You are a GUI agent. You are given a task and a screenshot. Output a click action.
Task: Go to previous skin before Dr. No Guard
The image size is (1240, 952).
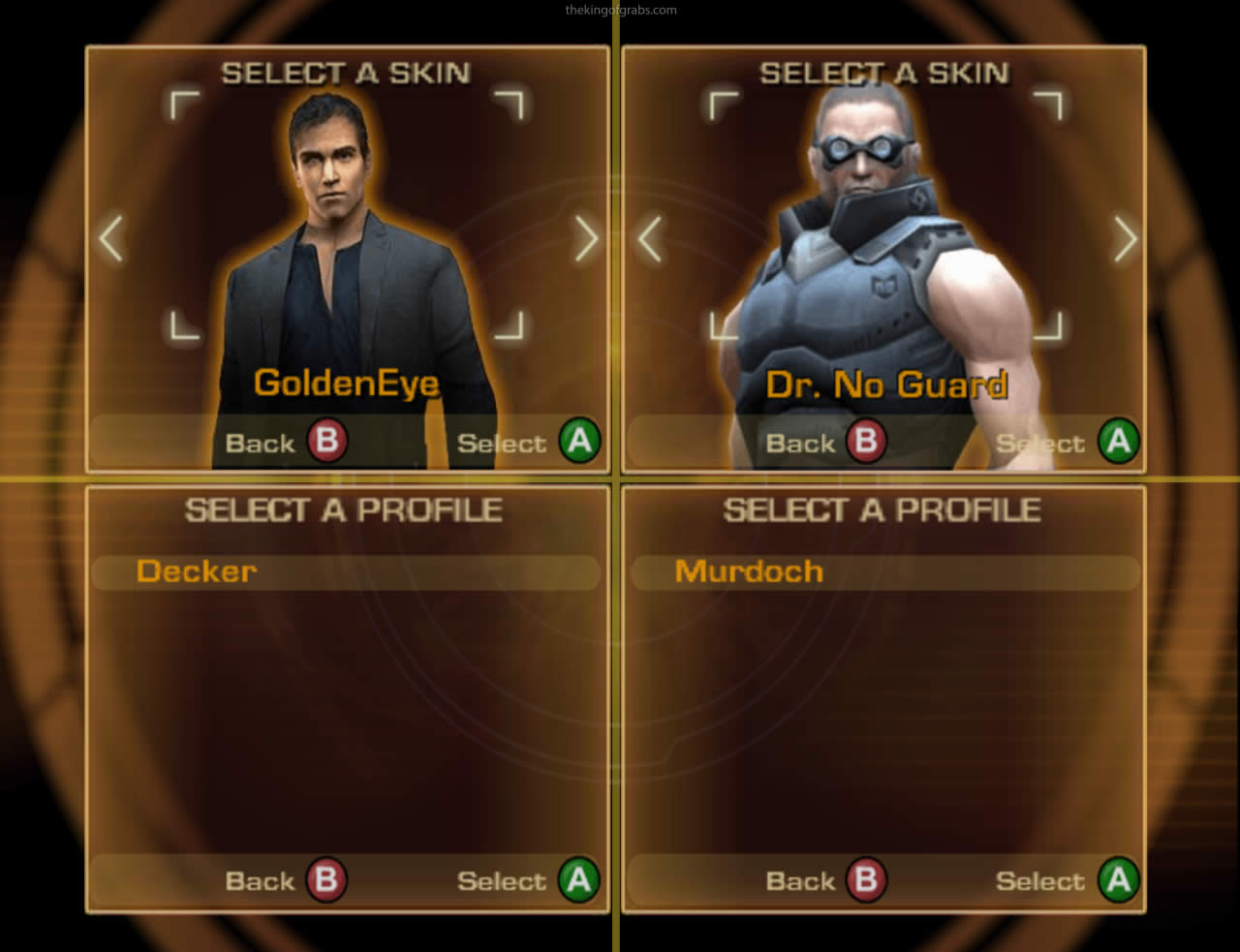(x=649, y=238)
